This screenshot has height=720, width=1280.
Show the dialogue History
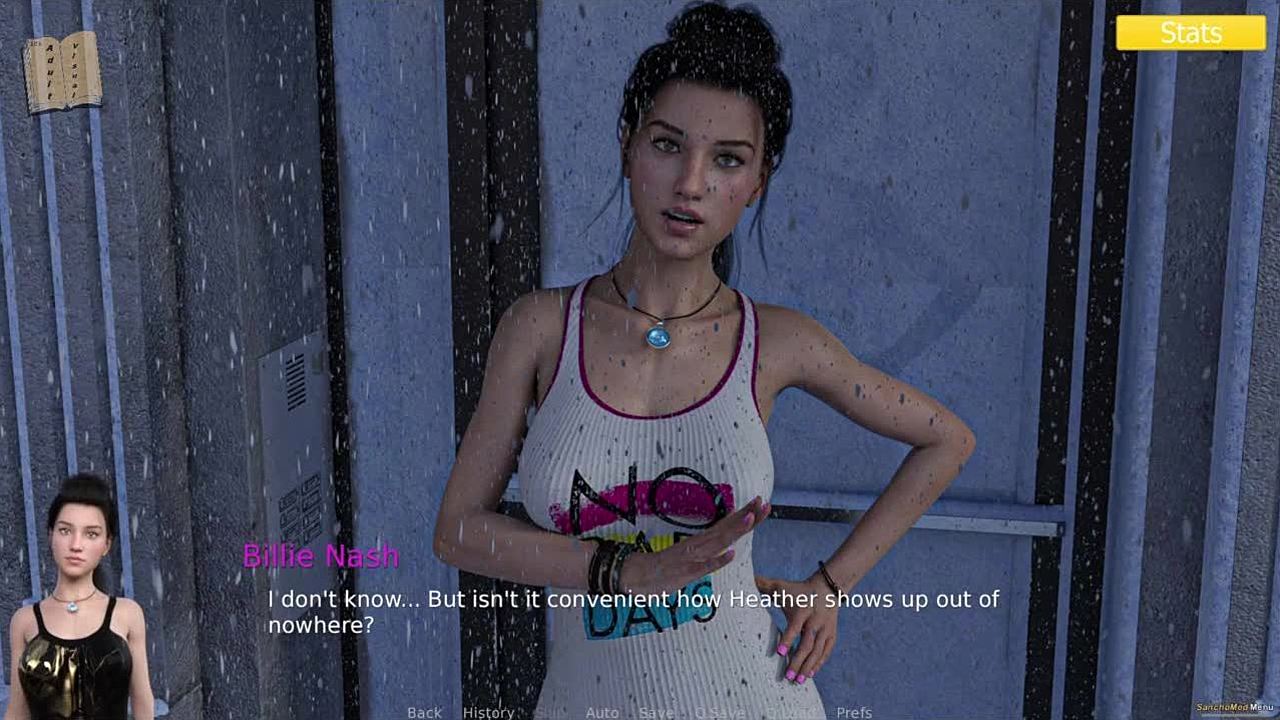coord(488,712)
